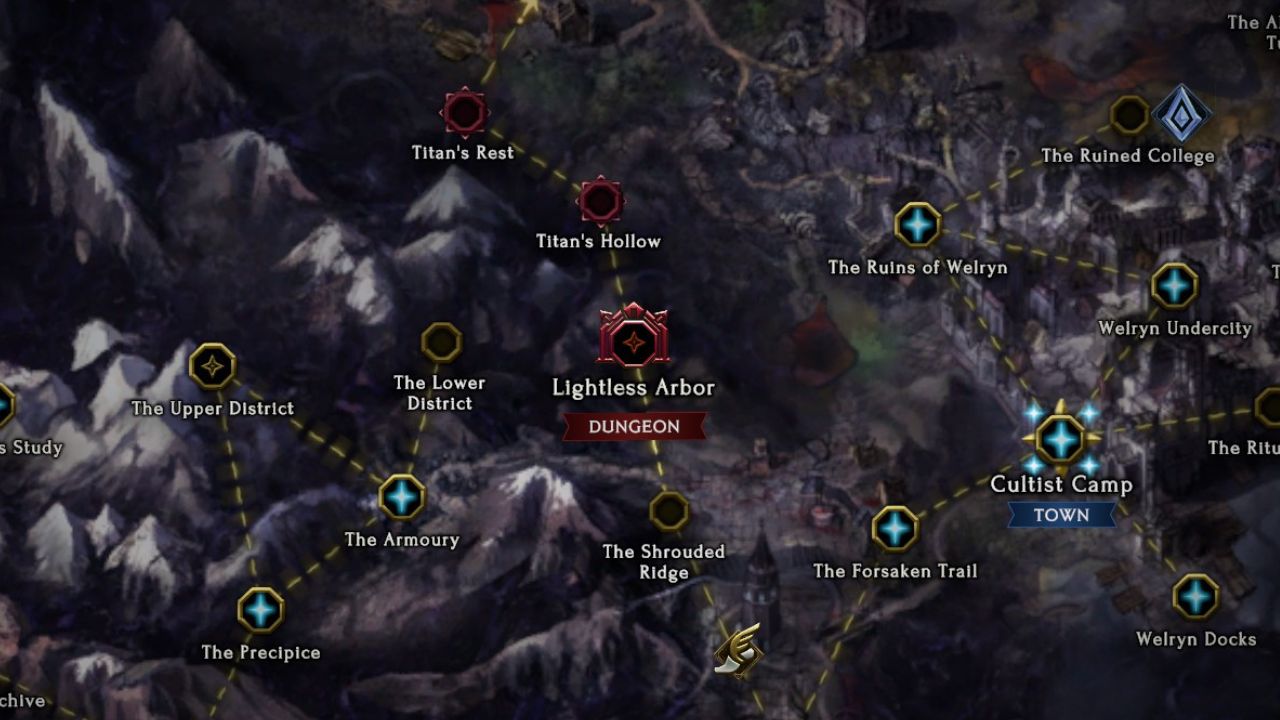Viewport: 1280px width, 720px height.
Task: Click the Ruined College location label
Action: click(1129, 156)
